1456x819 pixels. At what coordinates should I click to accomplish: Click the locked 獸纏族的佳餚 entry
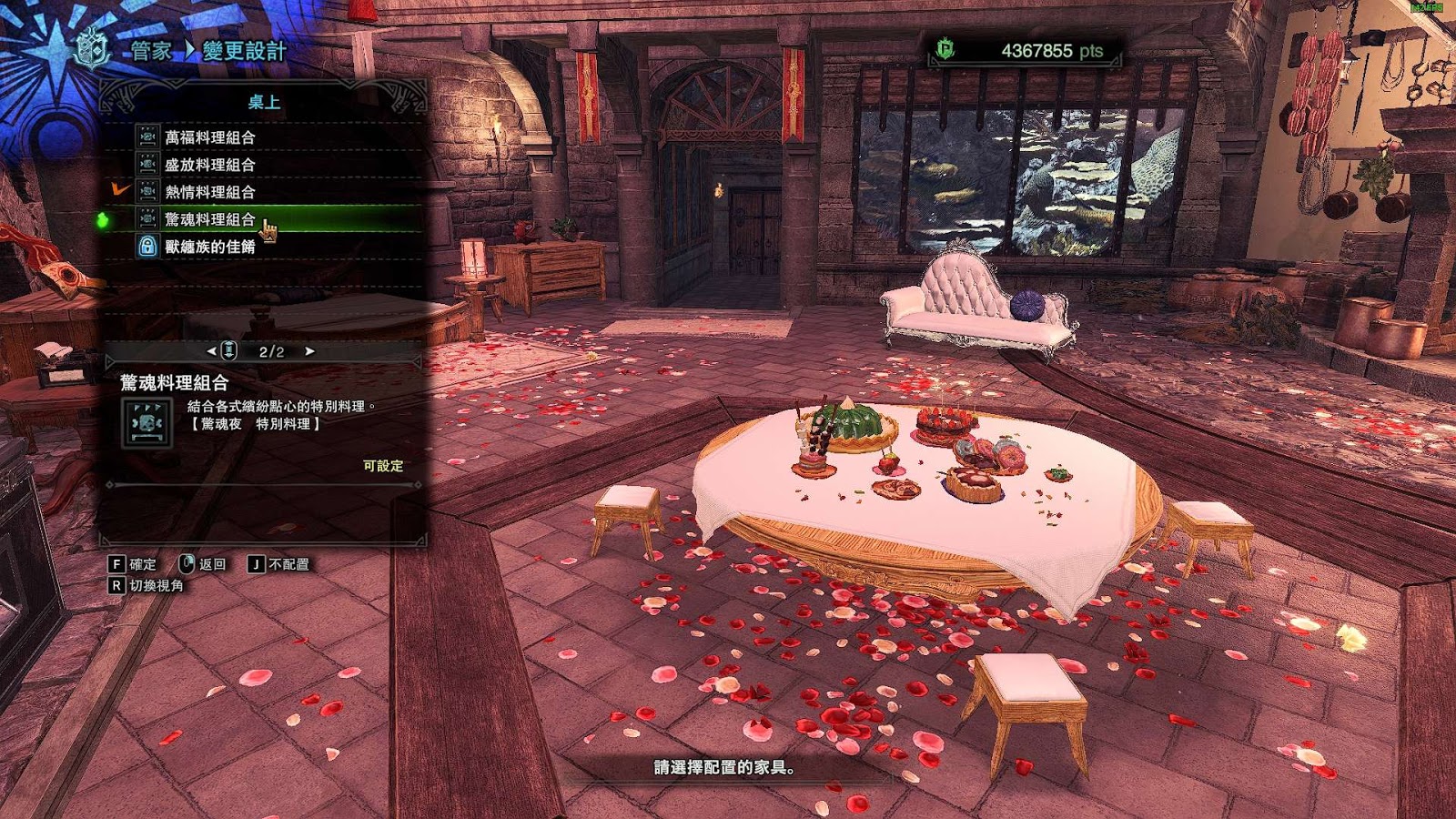[209, 247]
